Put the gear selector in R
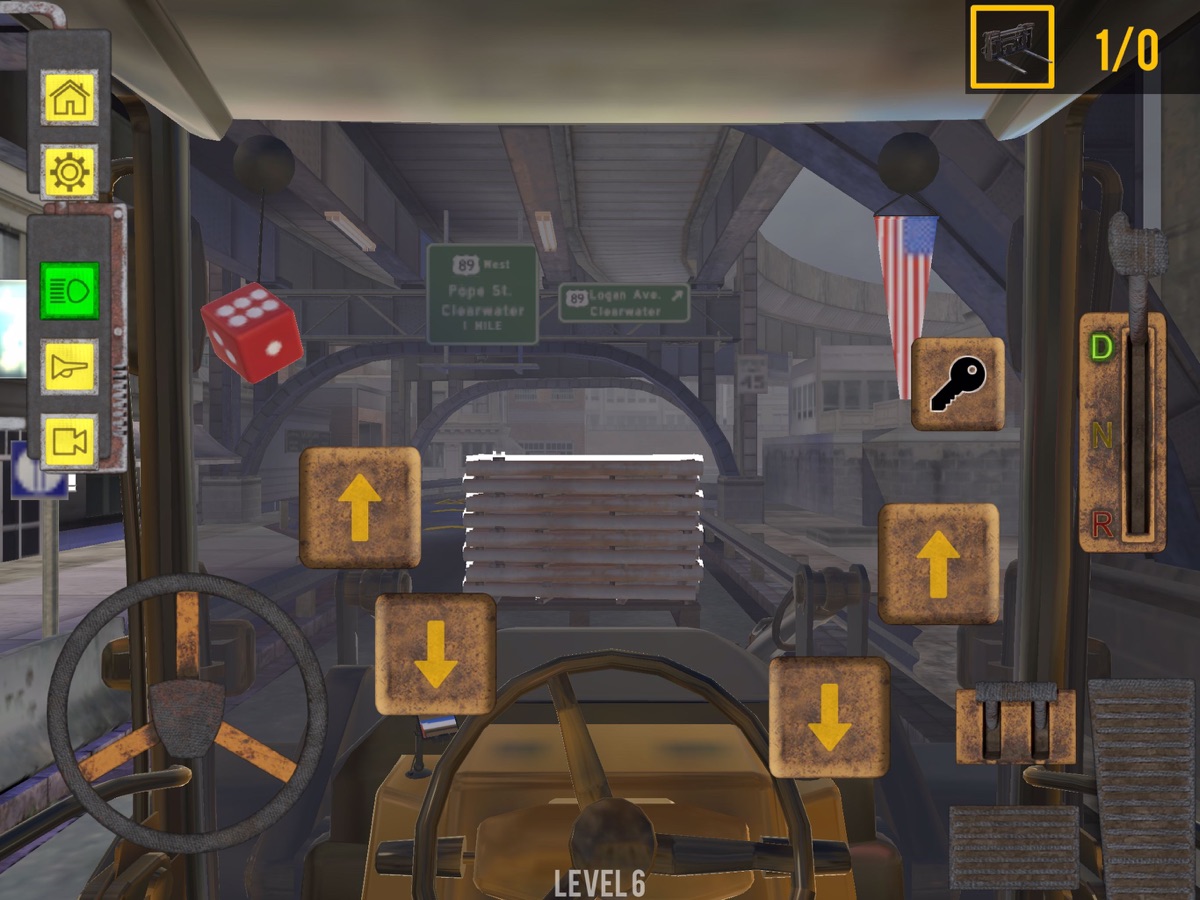This screenshot has width=1200, height=900. 1101,523
